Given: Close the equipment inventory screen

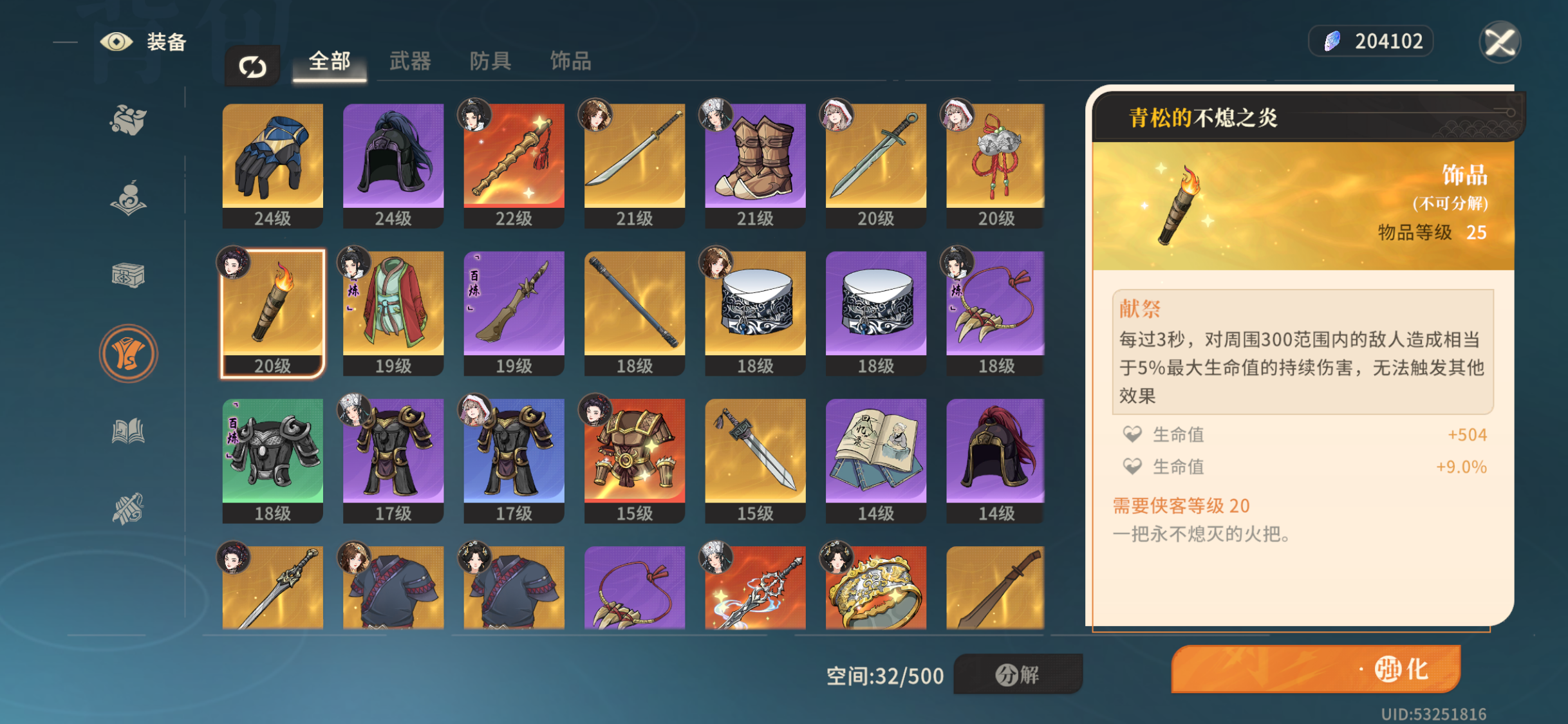Looking at the screenshot, I should click(x=1500, y=42).
